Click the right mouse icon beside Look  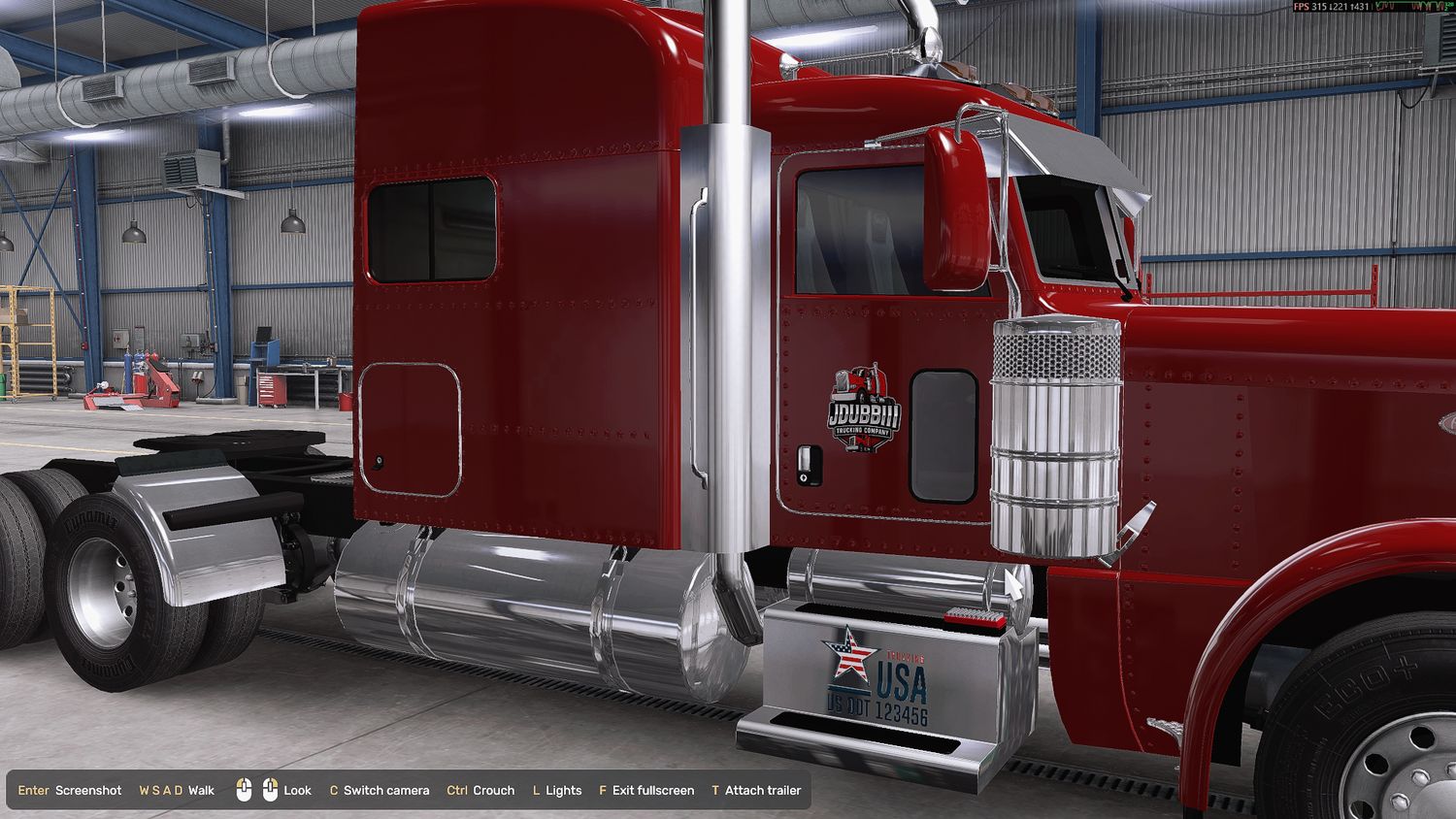[x=270, y=790]
